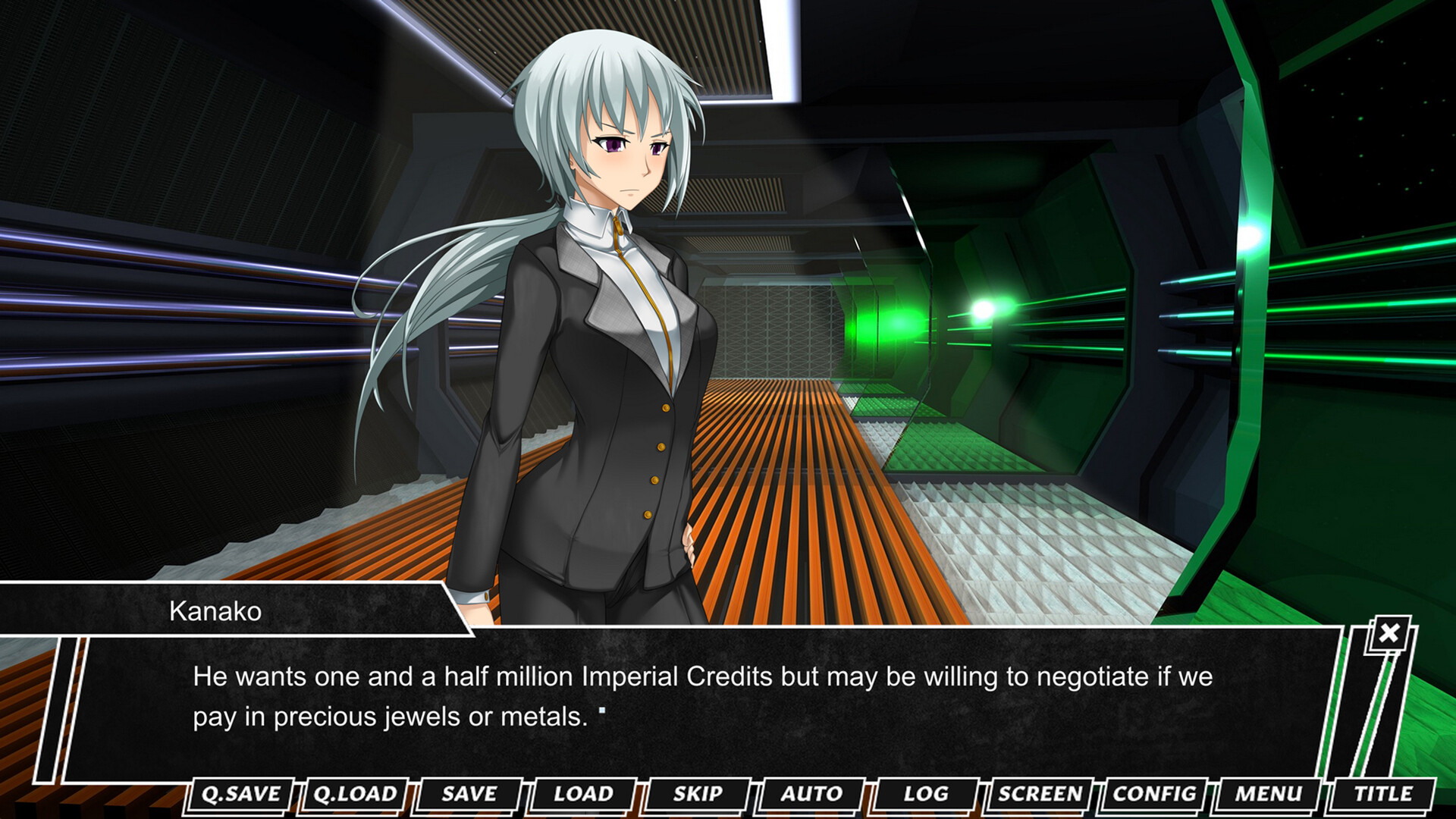Screen dimensions: 1456x819
Task: Open the LOAD game screen
Action: [583, 794]
